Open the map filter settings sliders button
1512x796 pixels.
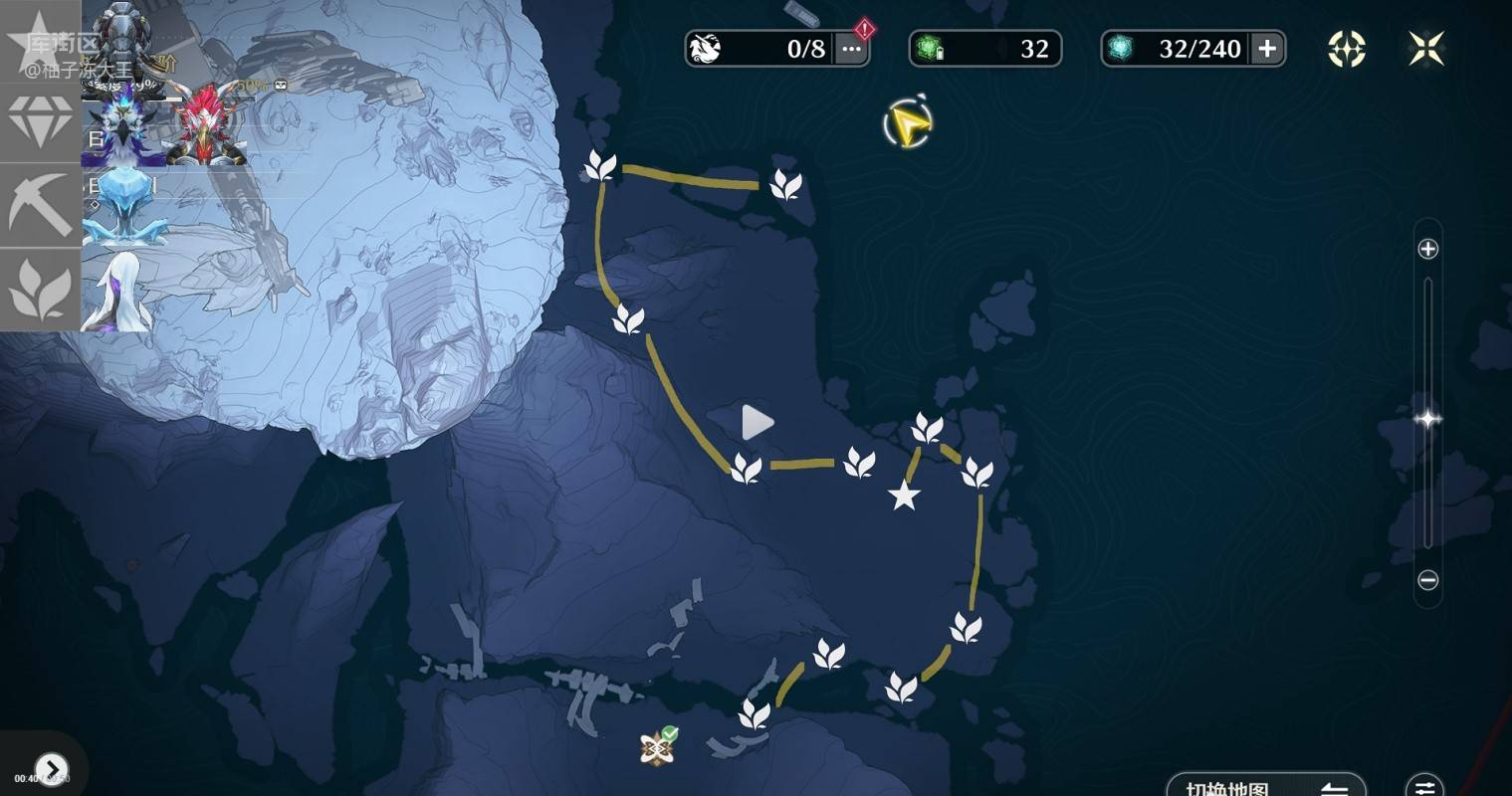[1424, 785]
